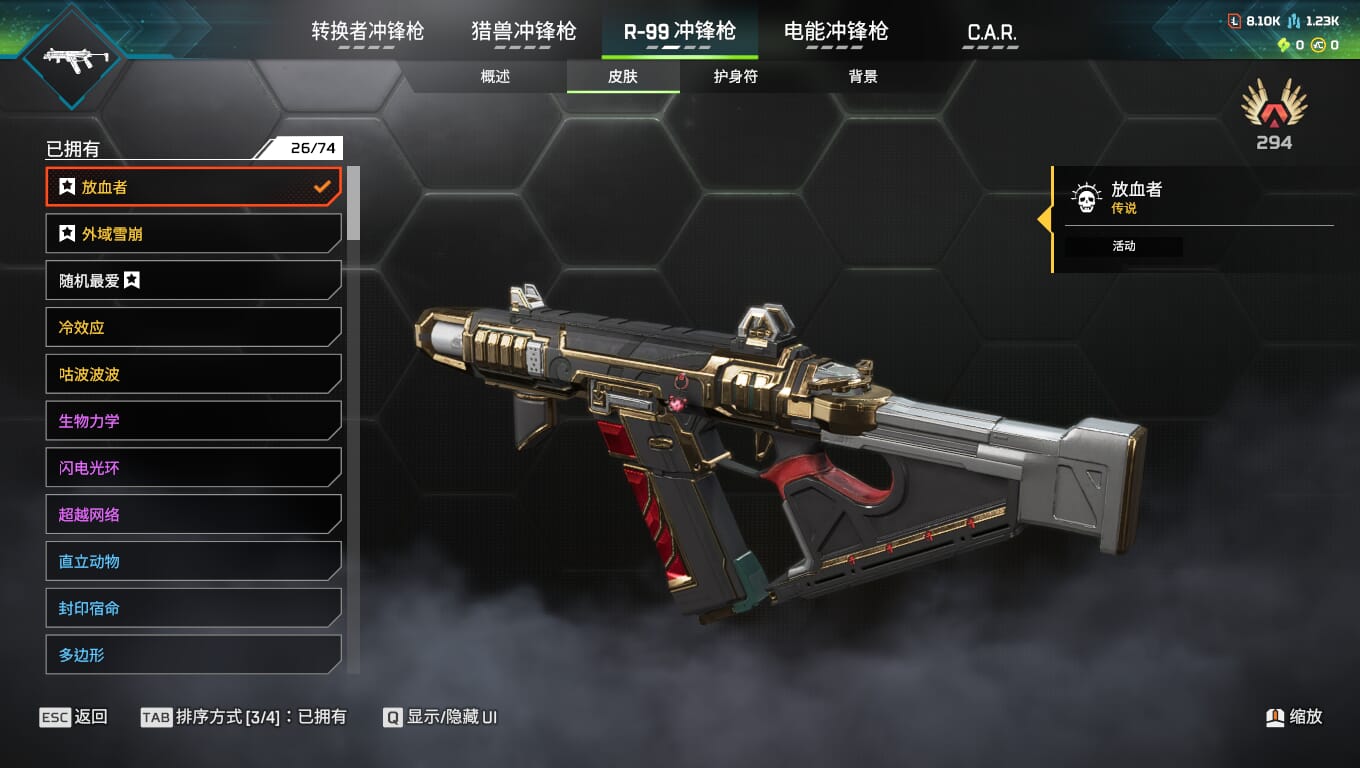Switch to the 转换者冲锋枪 weapon tab
Screen dimensions: 1360x768
(x=367, y=31)
